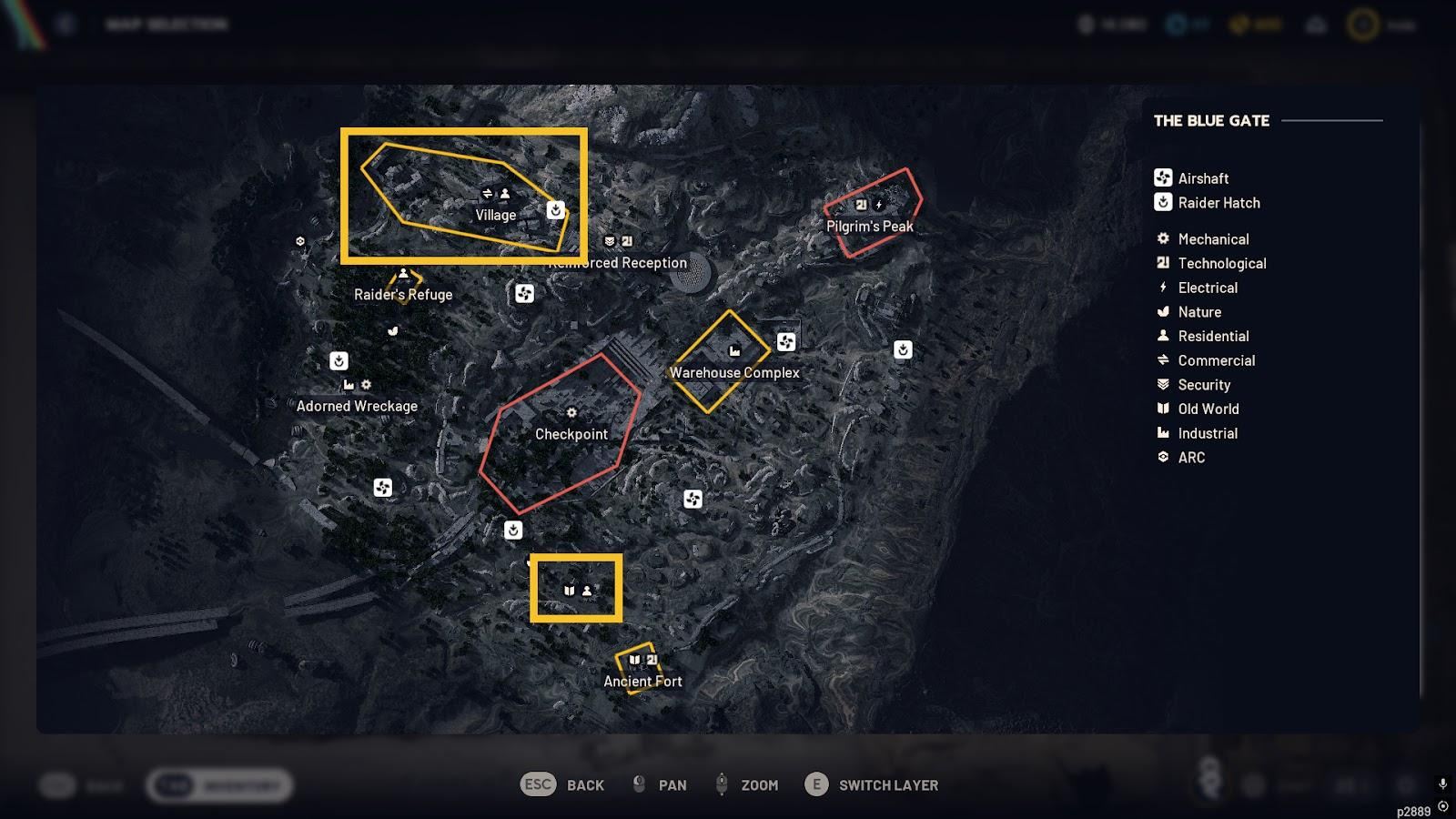The width and height of the screenshot is (1456, 819).
Task: Toggle the Airshaft legend entry
Action: tap(1202, 178)
